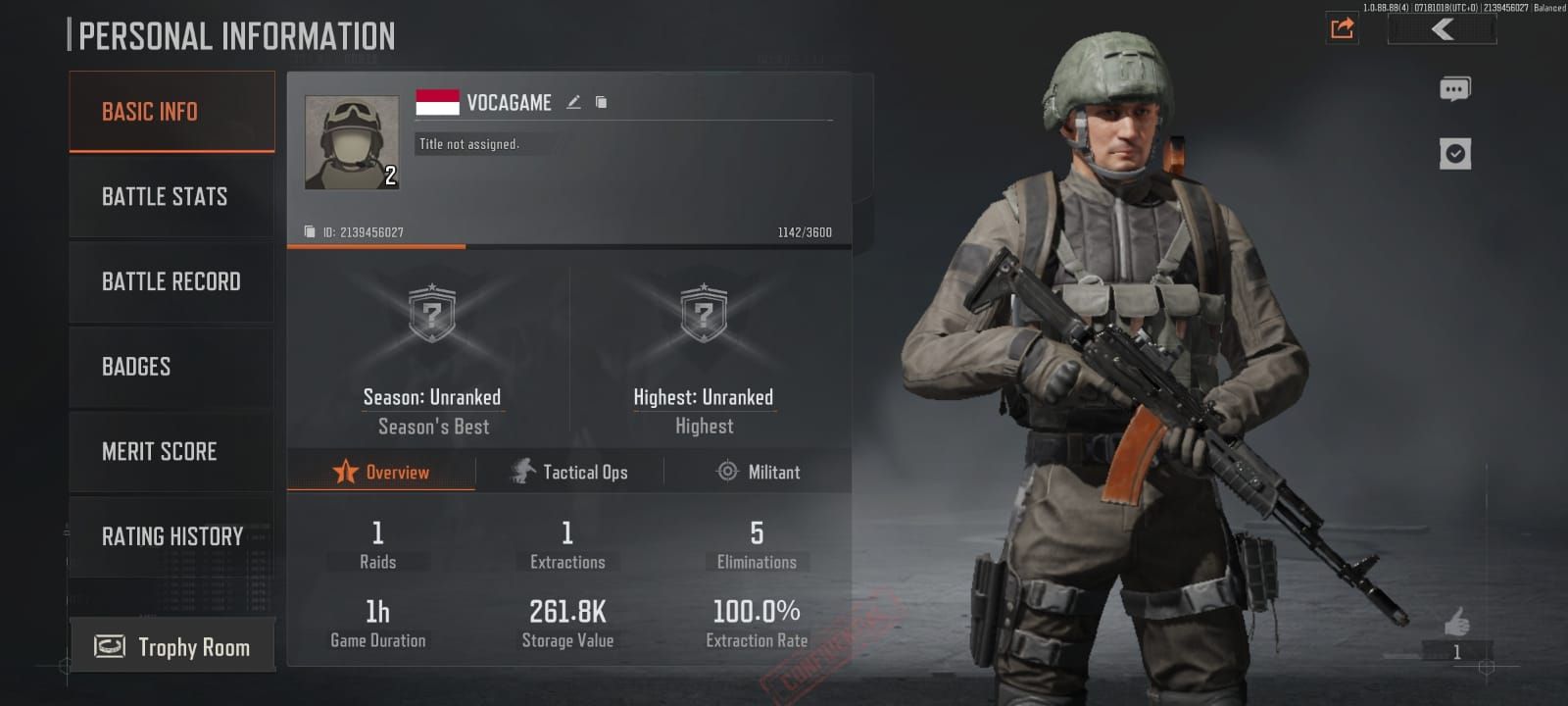
Task: Edit the VOCAGAME player name
Action: tap(574, 102)
